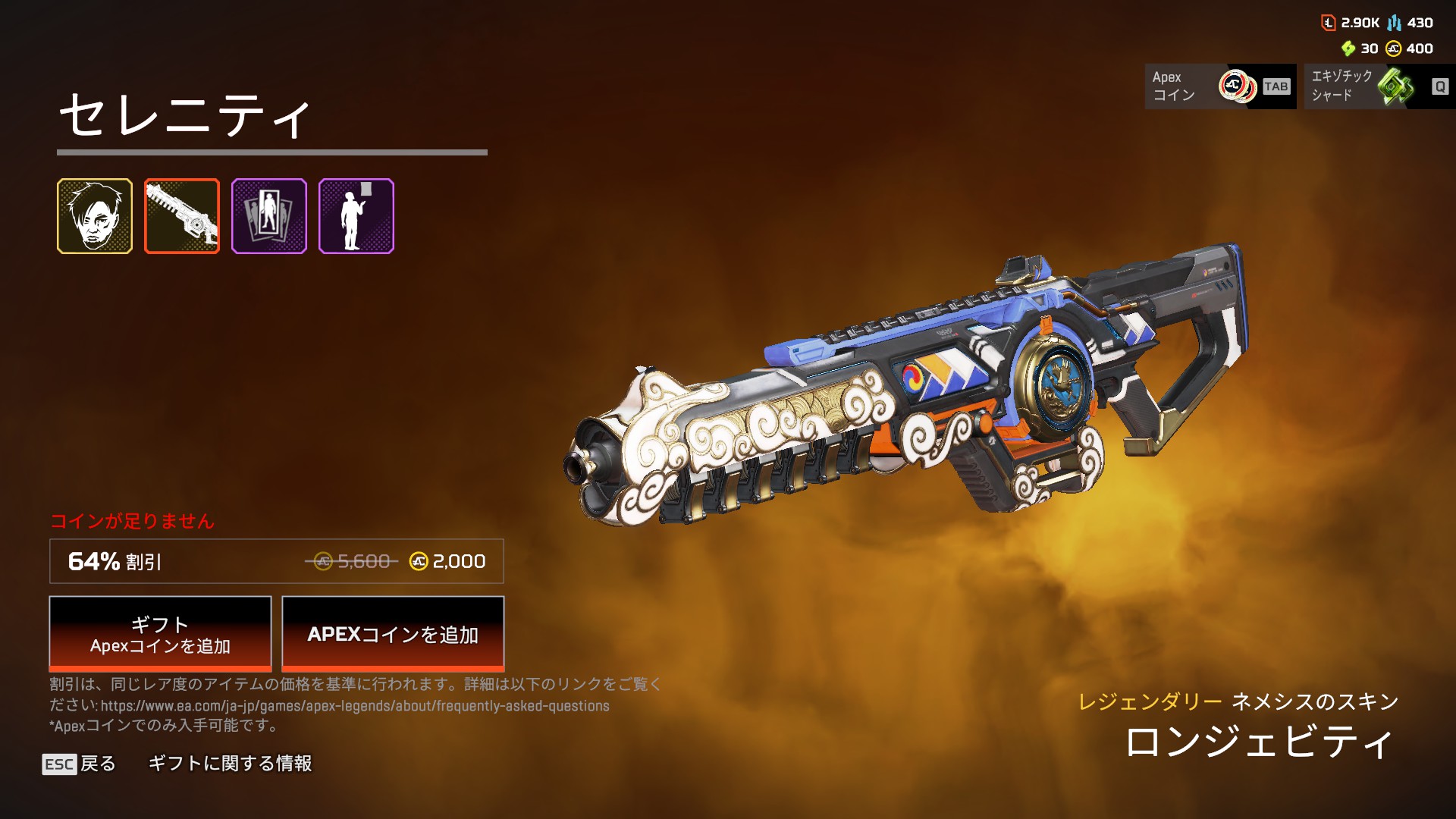Show gift information (ギフトに関する情報)

point(230,764)
